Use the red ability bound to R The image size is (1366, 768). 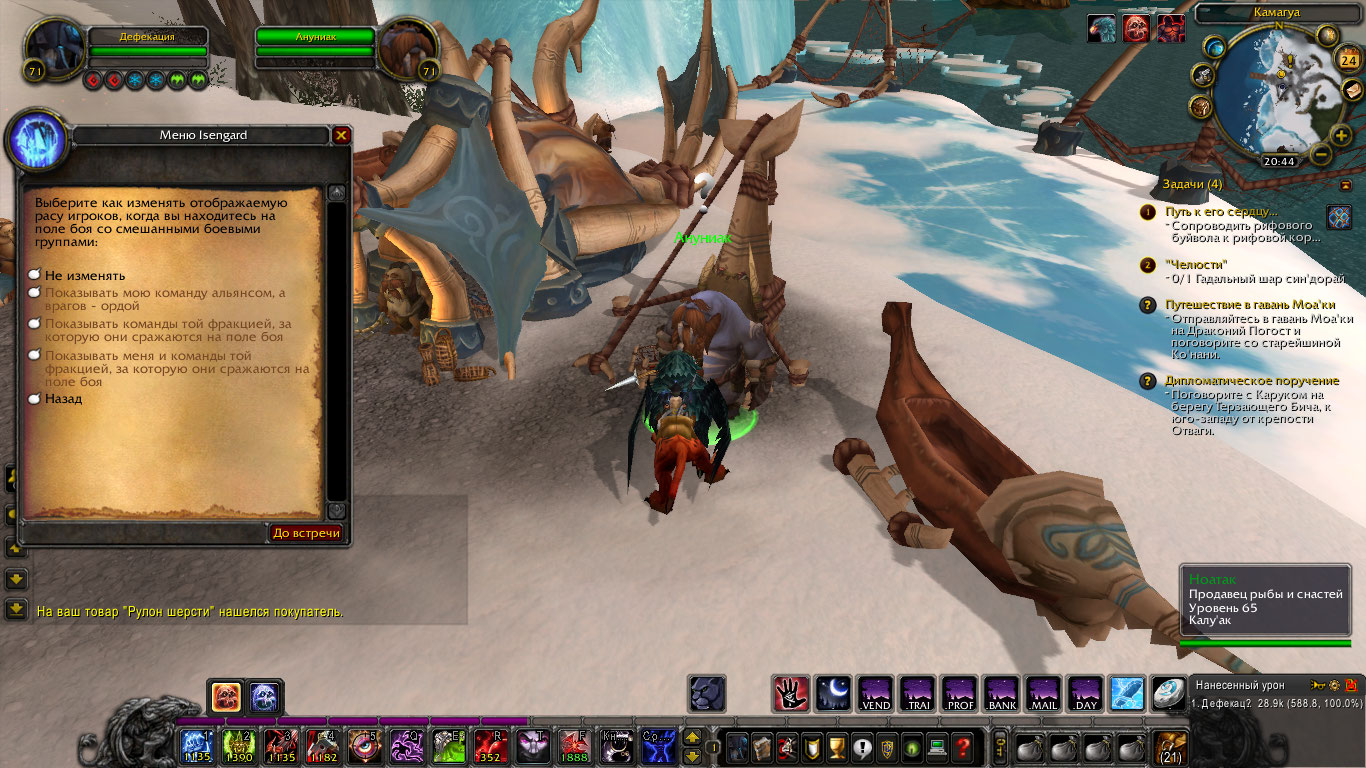(x=490, y=747)
